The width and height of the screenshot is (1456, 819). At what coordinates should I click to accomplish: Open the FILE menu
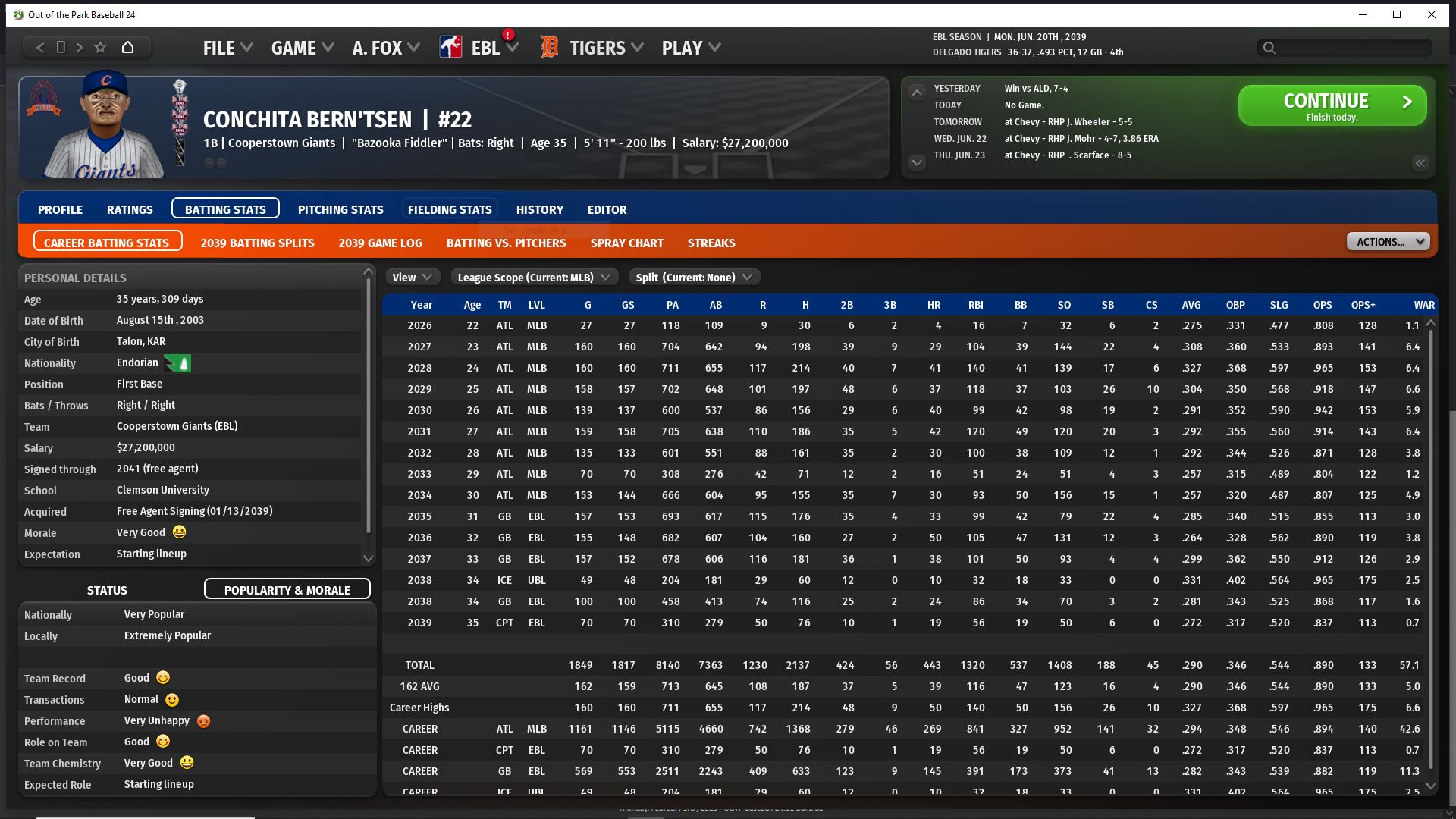point(227,48)
